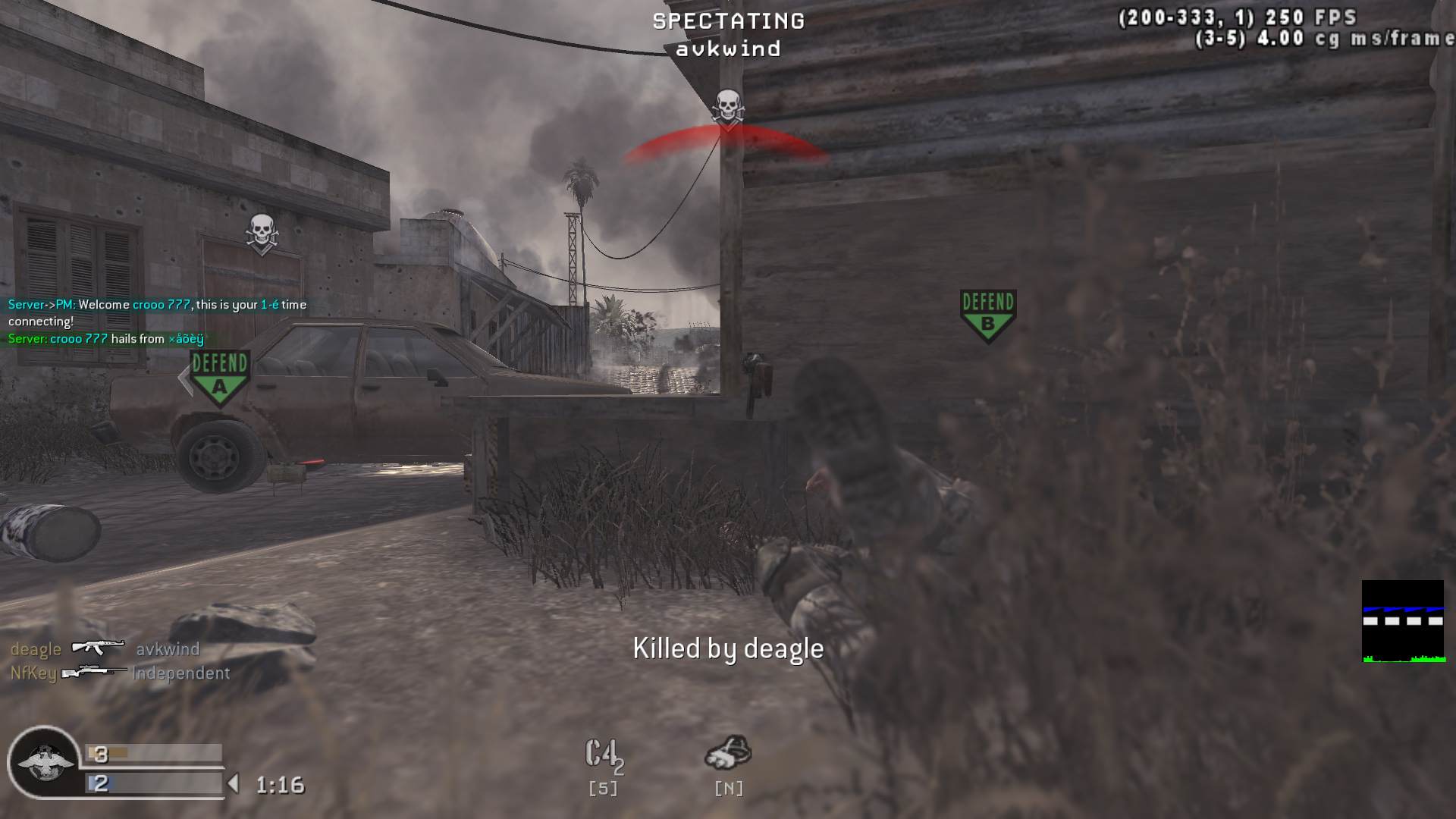Screen dimensions: 1456x819
Task: Select the Defend A objective marker
Action: pos(219,376)
